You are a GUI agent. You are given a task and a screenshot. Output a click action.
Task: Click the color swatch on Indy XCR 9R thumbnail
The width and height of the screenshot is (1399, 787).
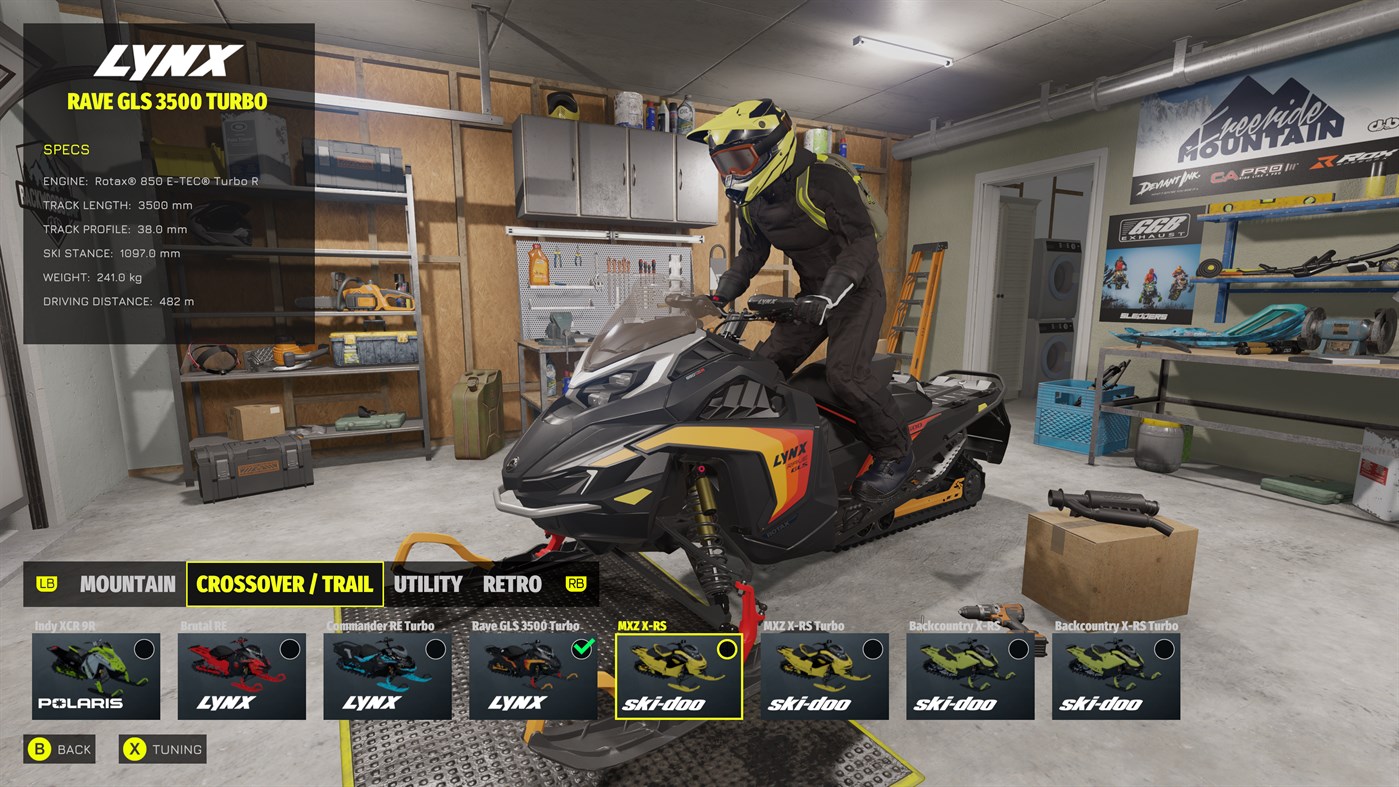pos(145,648)
